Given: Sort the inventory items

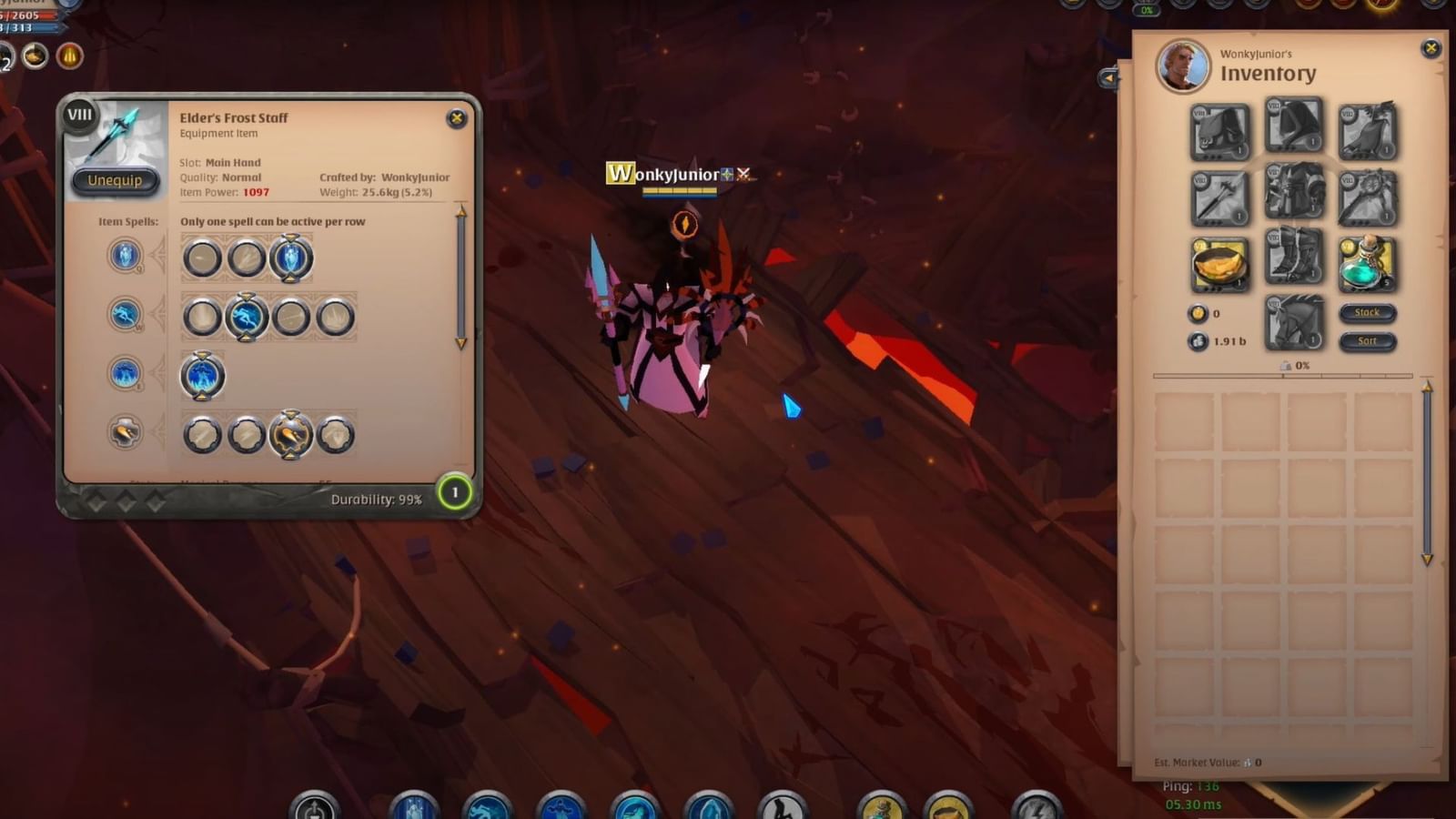Looking at the screenshot, I should pos(1368,341).
